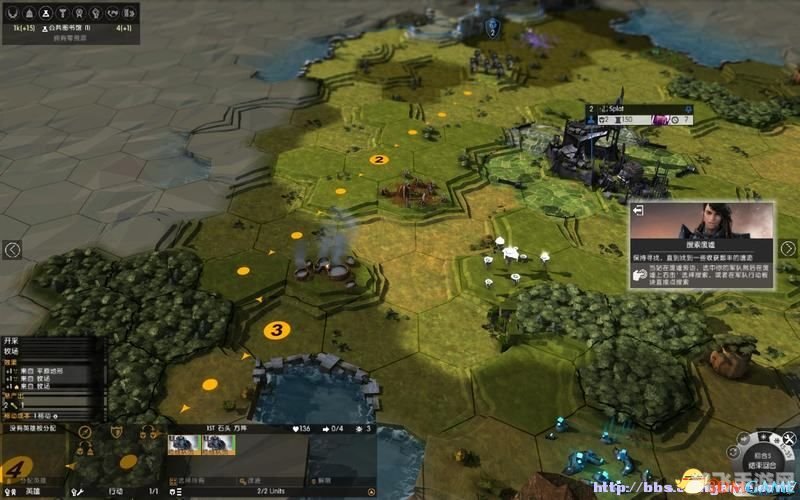Click the 2/2 Units army bar
This screenshot has width=800, height=500.
(272, 492)
